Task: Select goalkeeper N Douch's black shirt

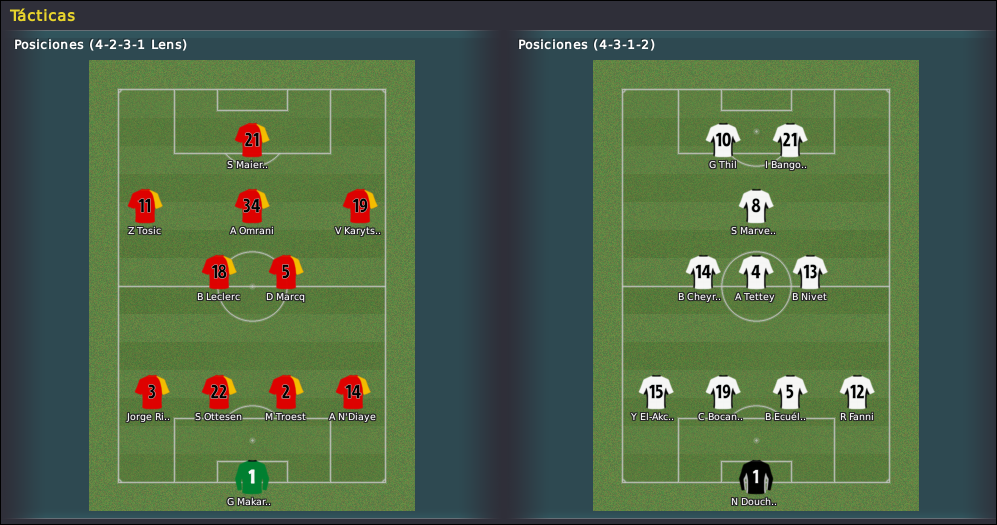Action: pos(756,477)
